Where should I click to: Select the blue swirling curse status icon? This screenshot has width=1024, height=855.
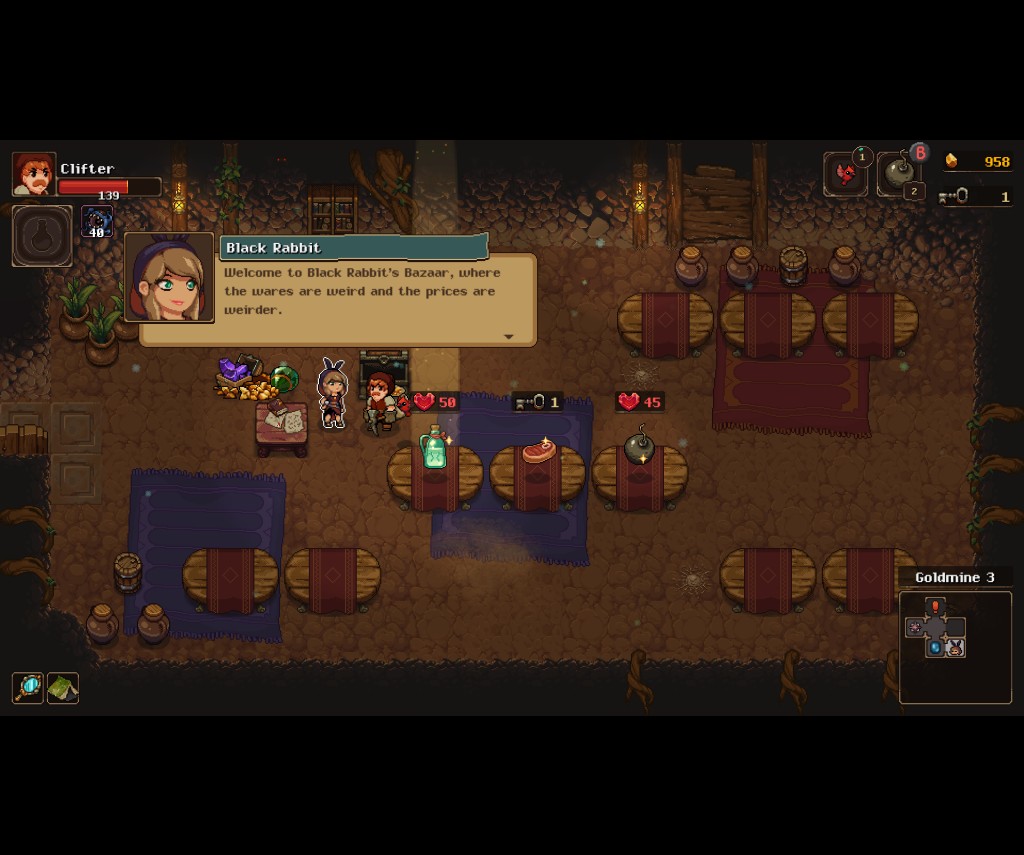[x=97, y=221]
